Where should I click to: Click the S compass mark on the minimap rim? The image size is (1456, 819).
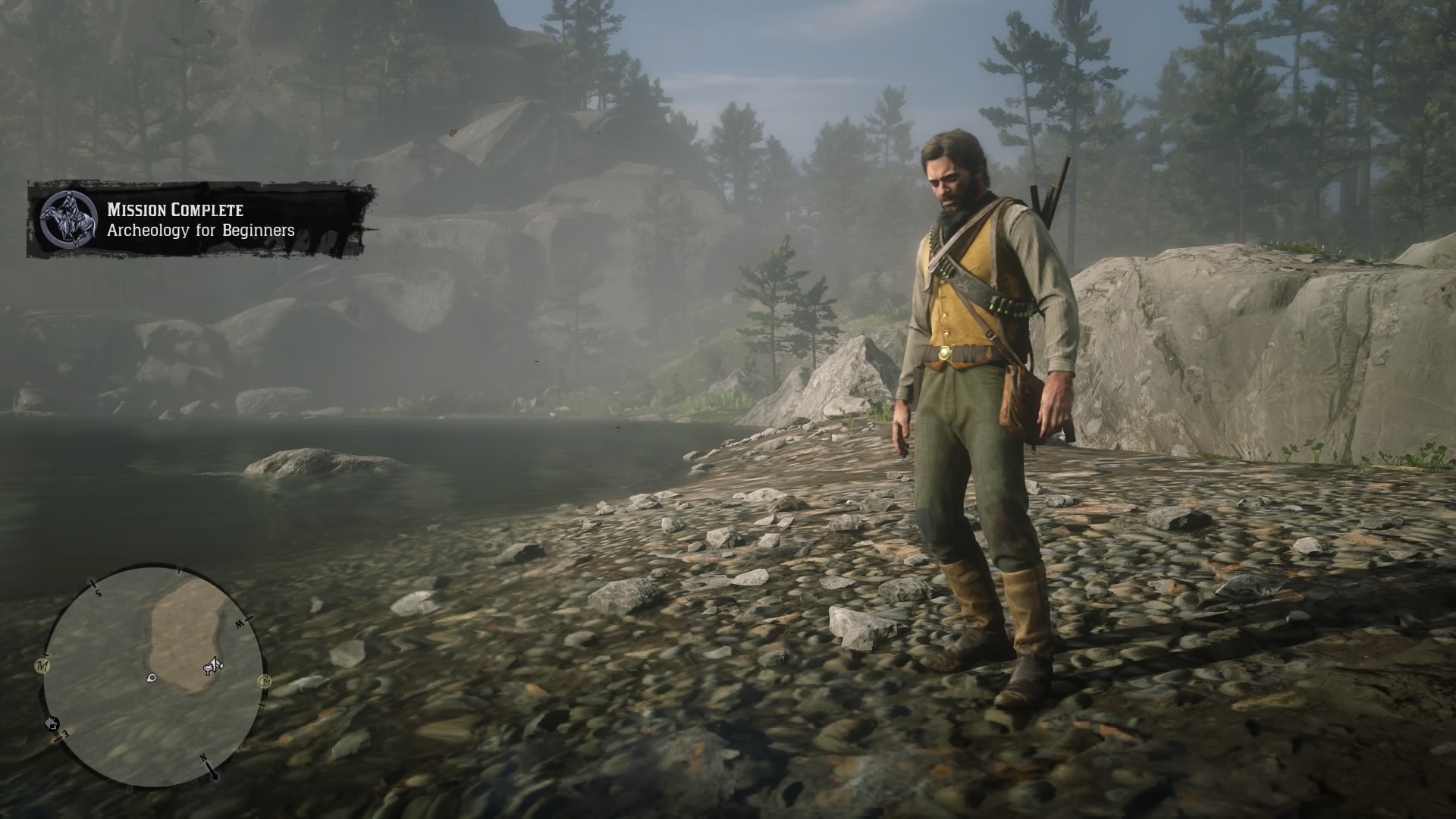[98, 591]
